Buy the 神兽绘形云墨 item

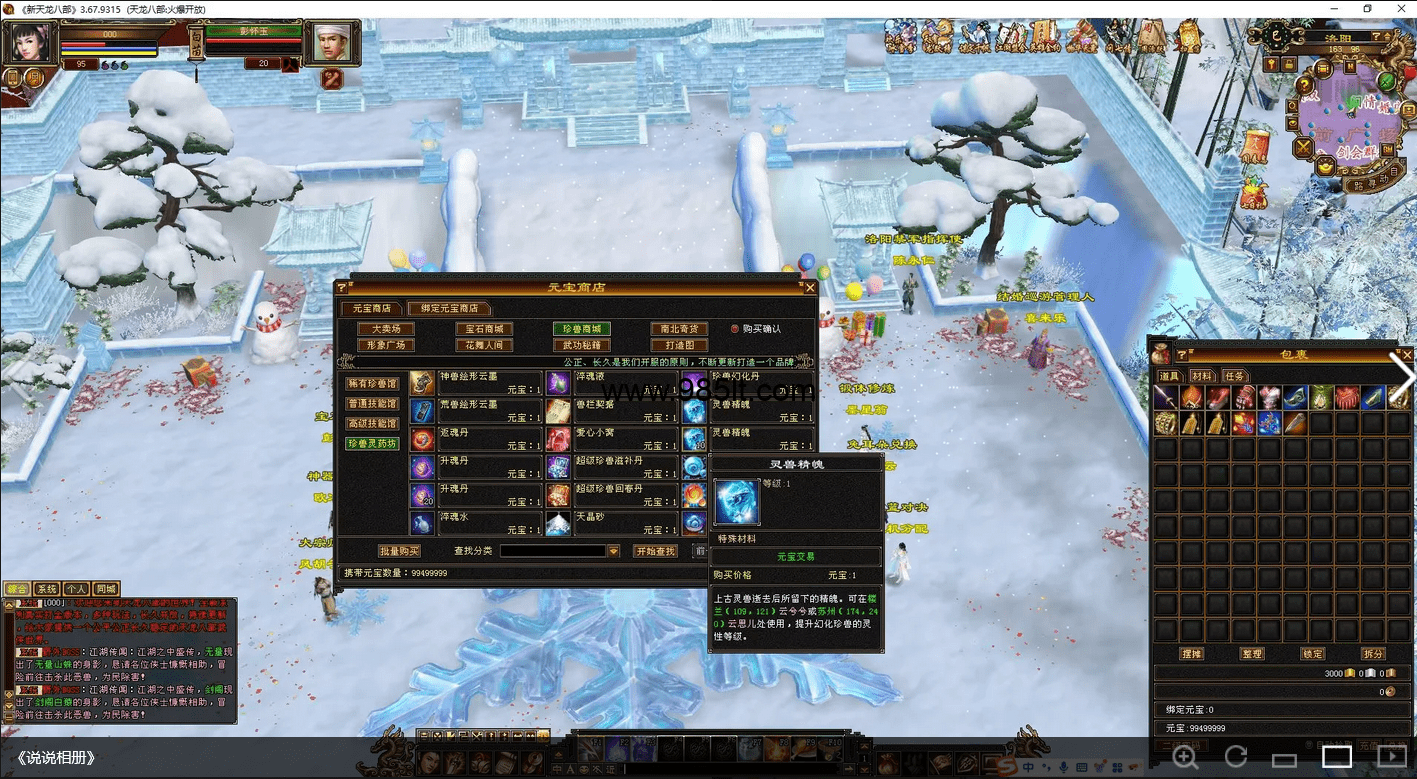point(423,383)
